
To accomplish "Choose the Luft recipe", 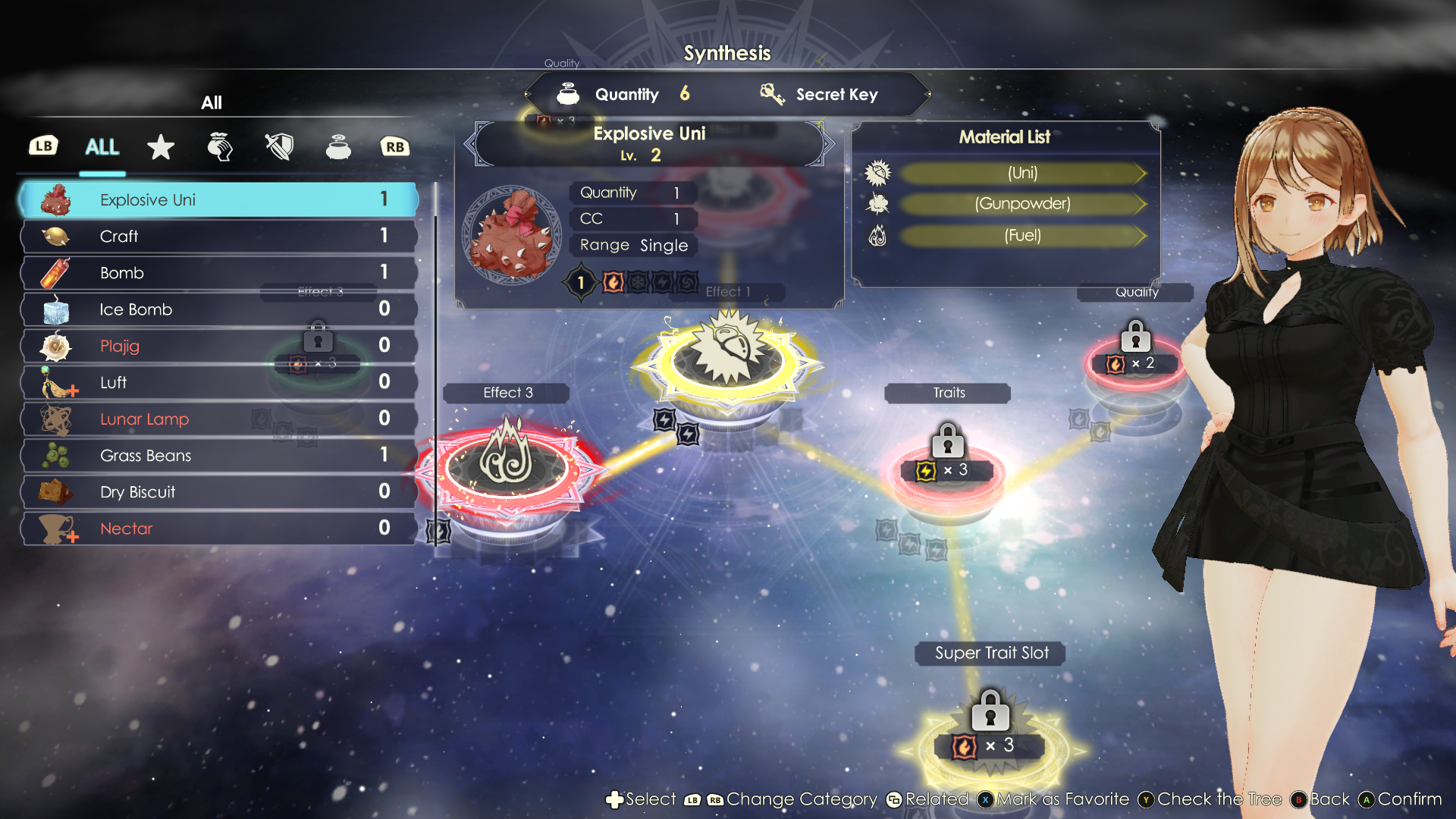I will [x=218, y=382].
